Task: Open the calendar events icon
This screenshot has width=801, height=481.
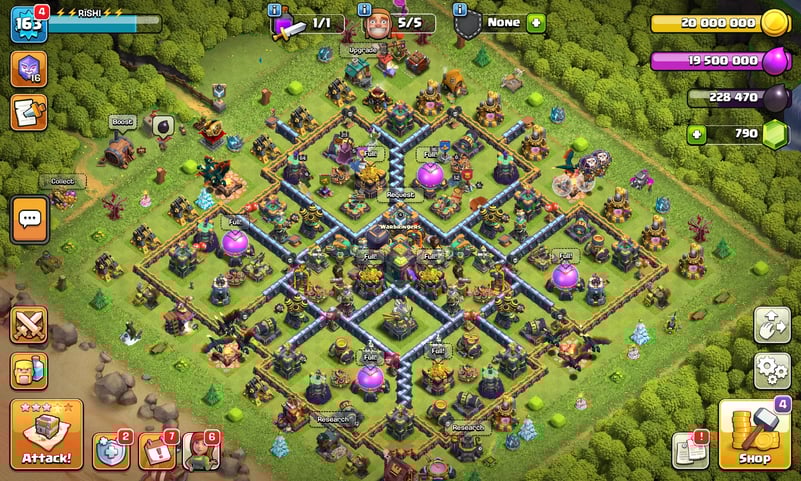Action: click(157, 451)
